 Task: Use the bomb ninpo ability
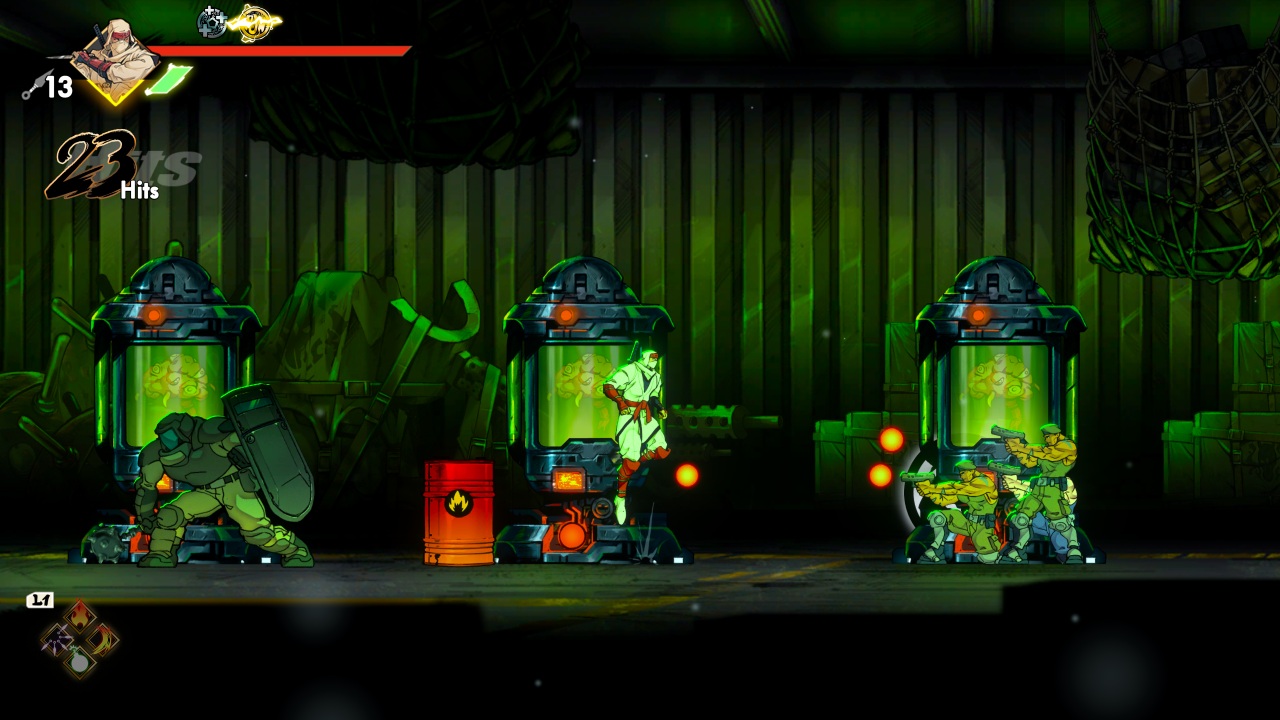pyautogui.click(x=80, y=661)
